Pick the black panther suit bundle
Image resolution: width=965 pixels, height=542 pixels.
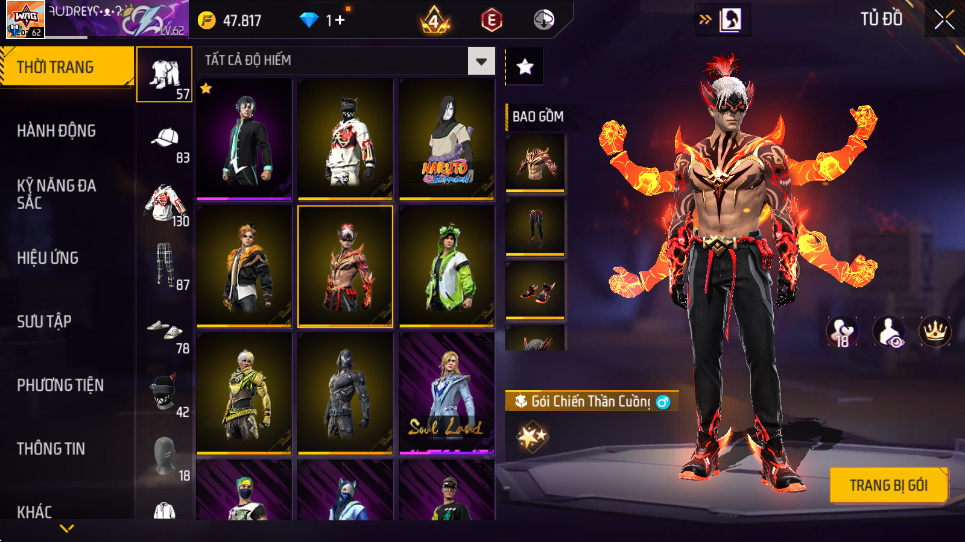pos(345,392)
